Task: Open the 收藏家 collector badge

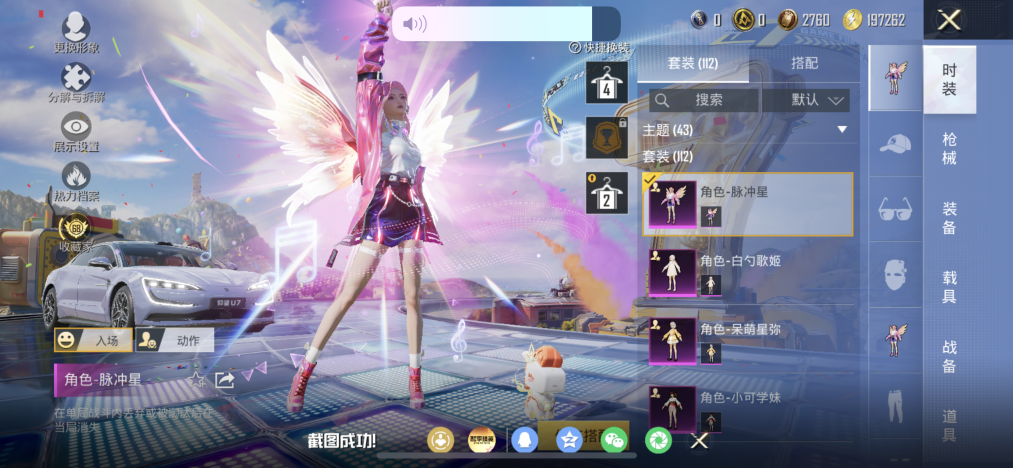Action: (76, 232)
